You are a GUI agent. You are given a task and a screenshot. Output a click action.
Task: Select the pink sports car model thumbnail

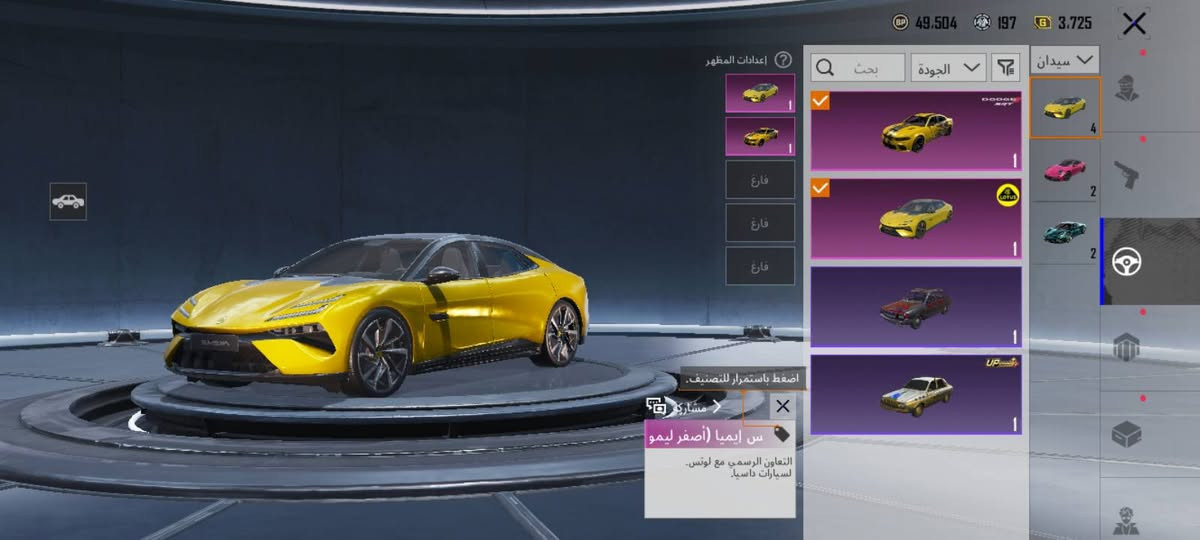1065,170
